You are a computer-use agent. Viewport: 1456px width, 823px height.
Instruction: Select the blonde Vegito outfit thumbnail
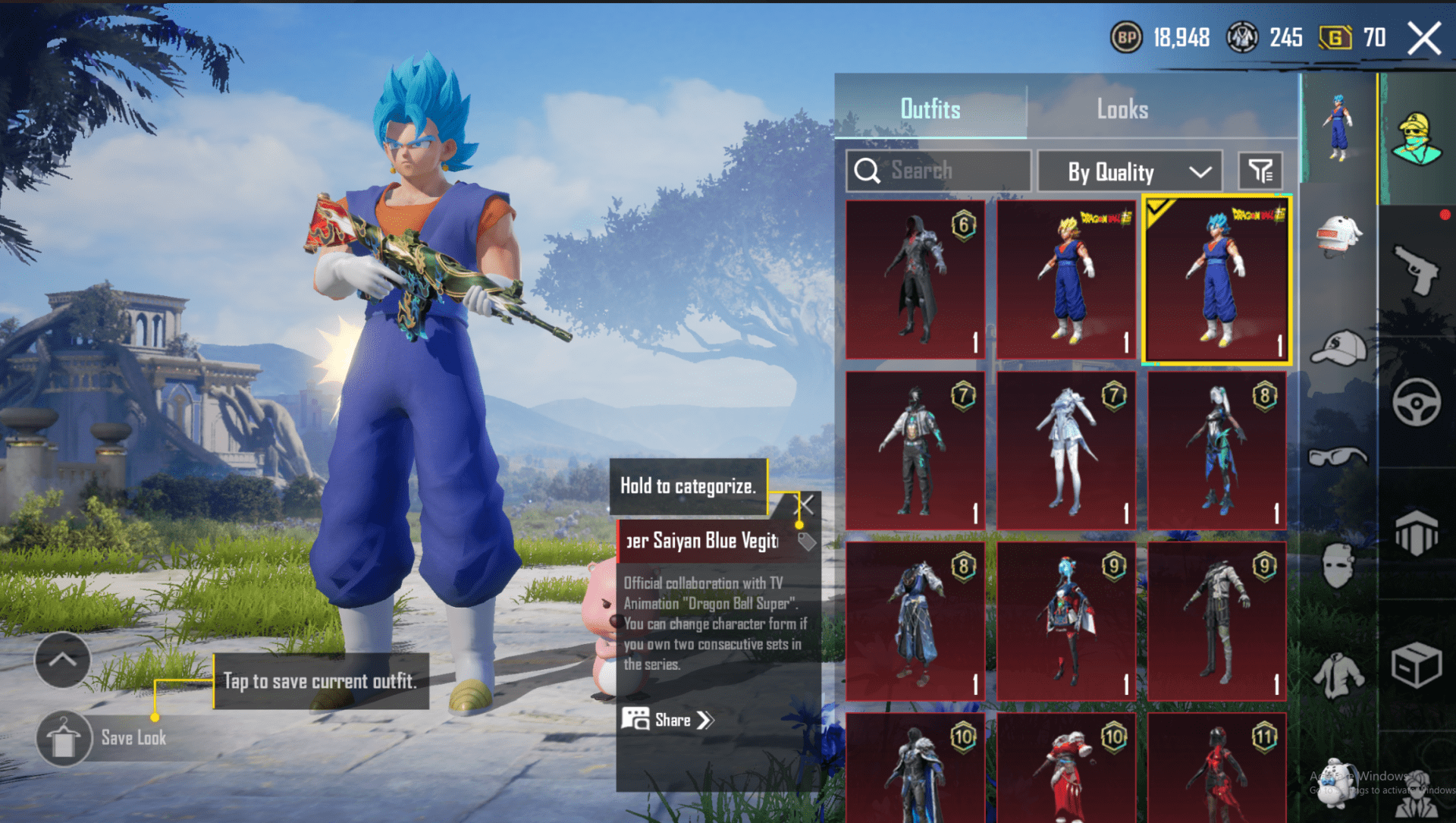1066,279
